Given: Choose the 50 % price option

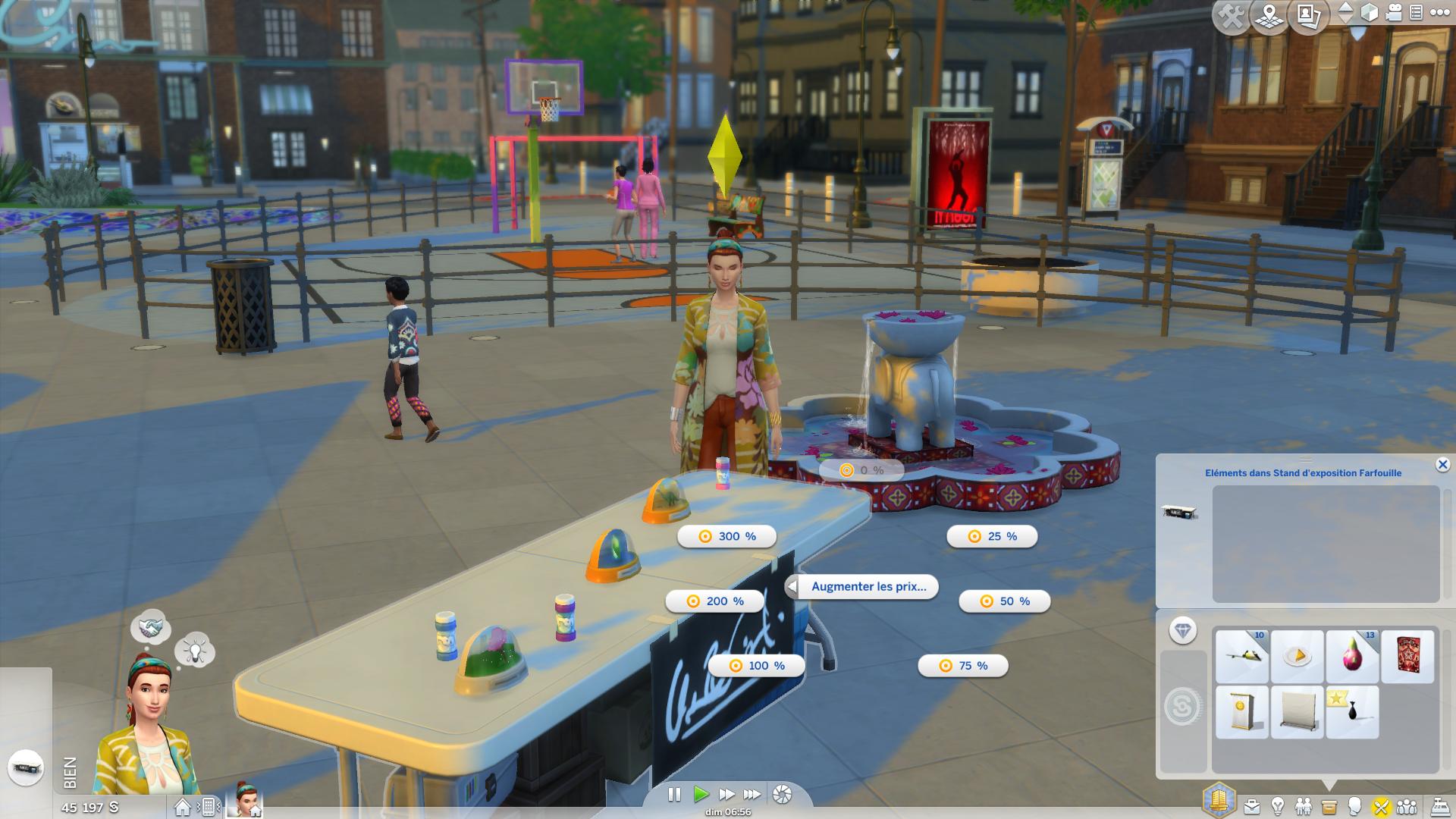Looking at the screenshot, I should (x=1004, y=601).
